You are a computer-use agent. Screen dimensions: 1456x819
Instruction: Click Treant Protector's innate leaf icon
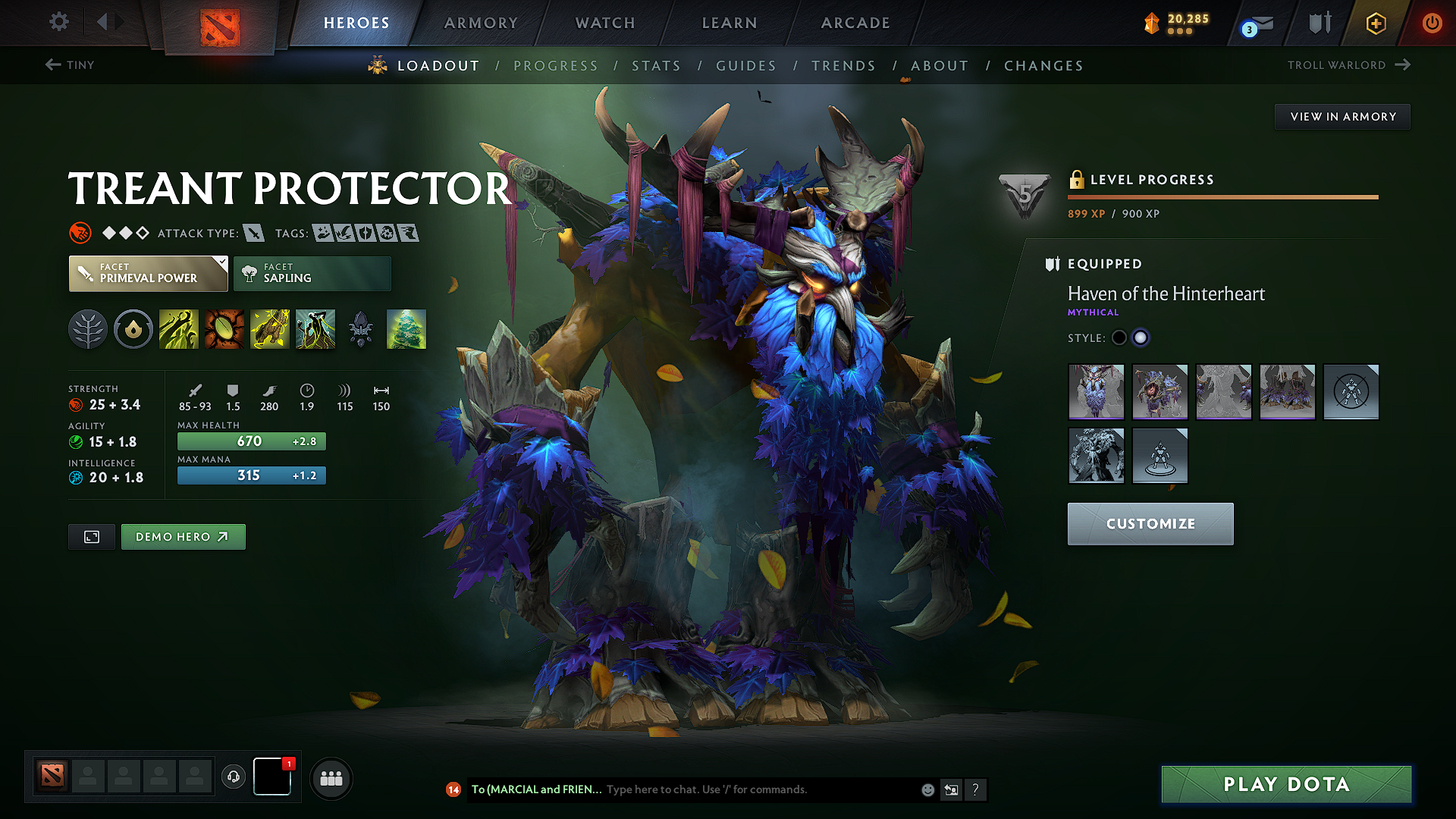pyautogui.click(x=88, y=329)
